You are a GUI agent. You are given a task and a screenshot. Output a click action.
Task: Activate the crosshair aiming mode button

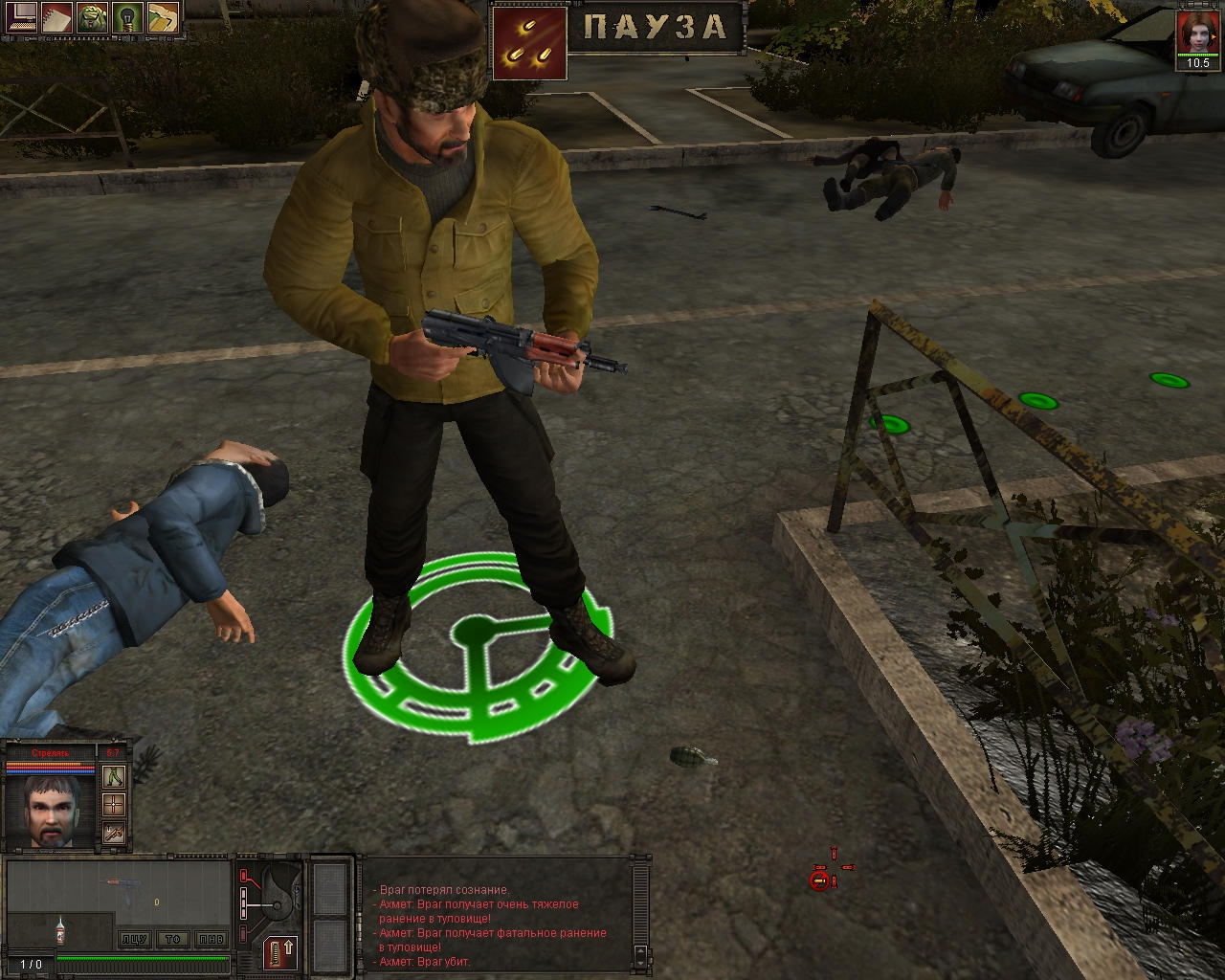114,804
